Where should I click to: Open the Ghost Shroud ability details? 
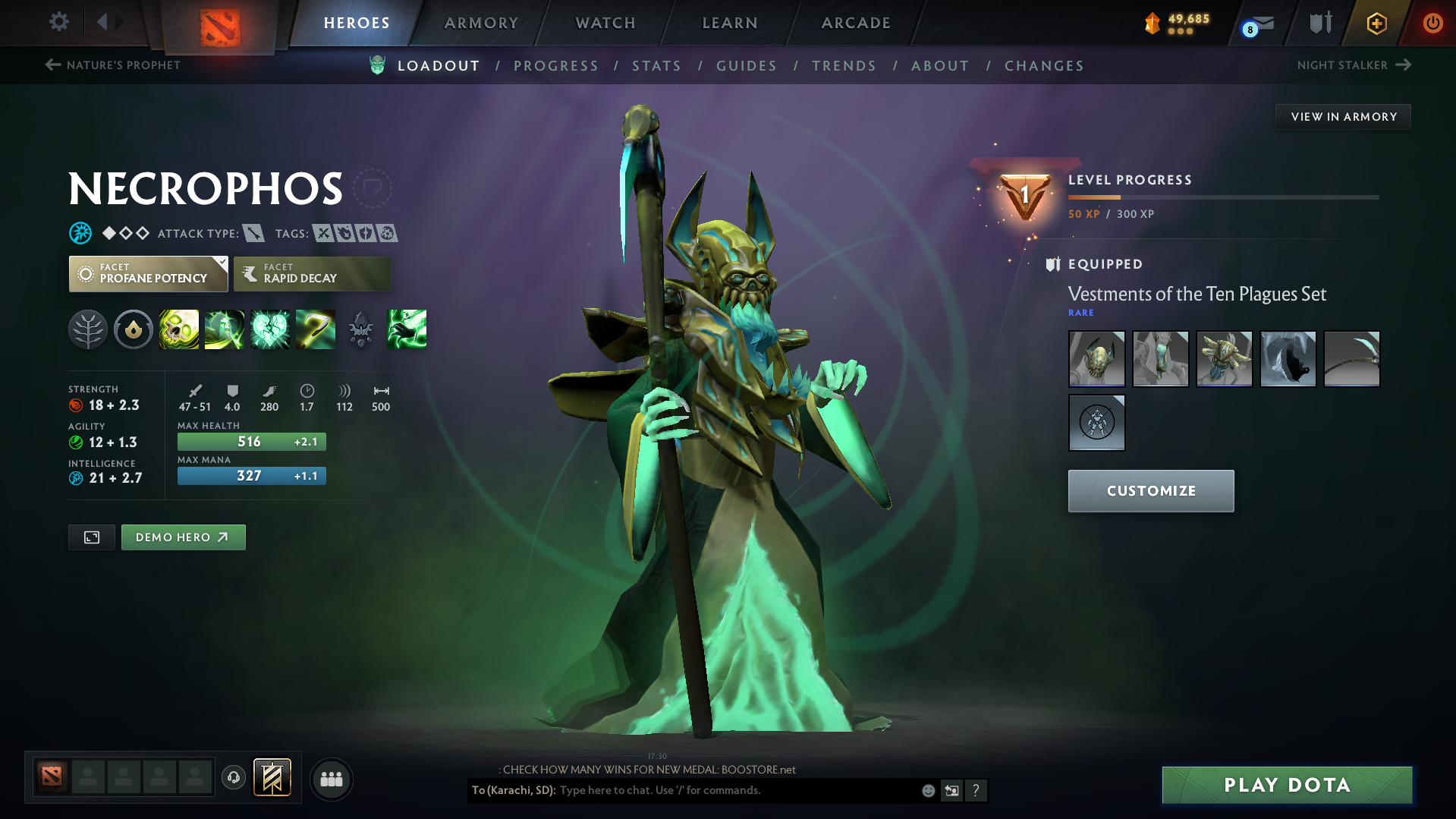point(225,329)
